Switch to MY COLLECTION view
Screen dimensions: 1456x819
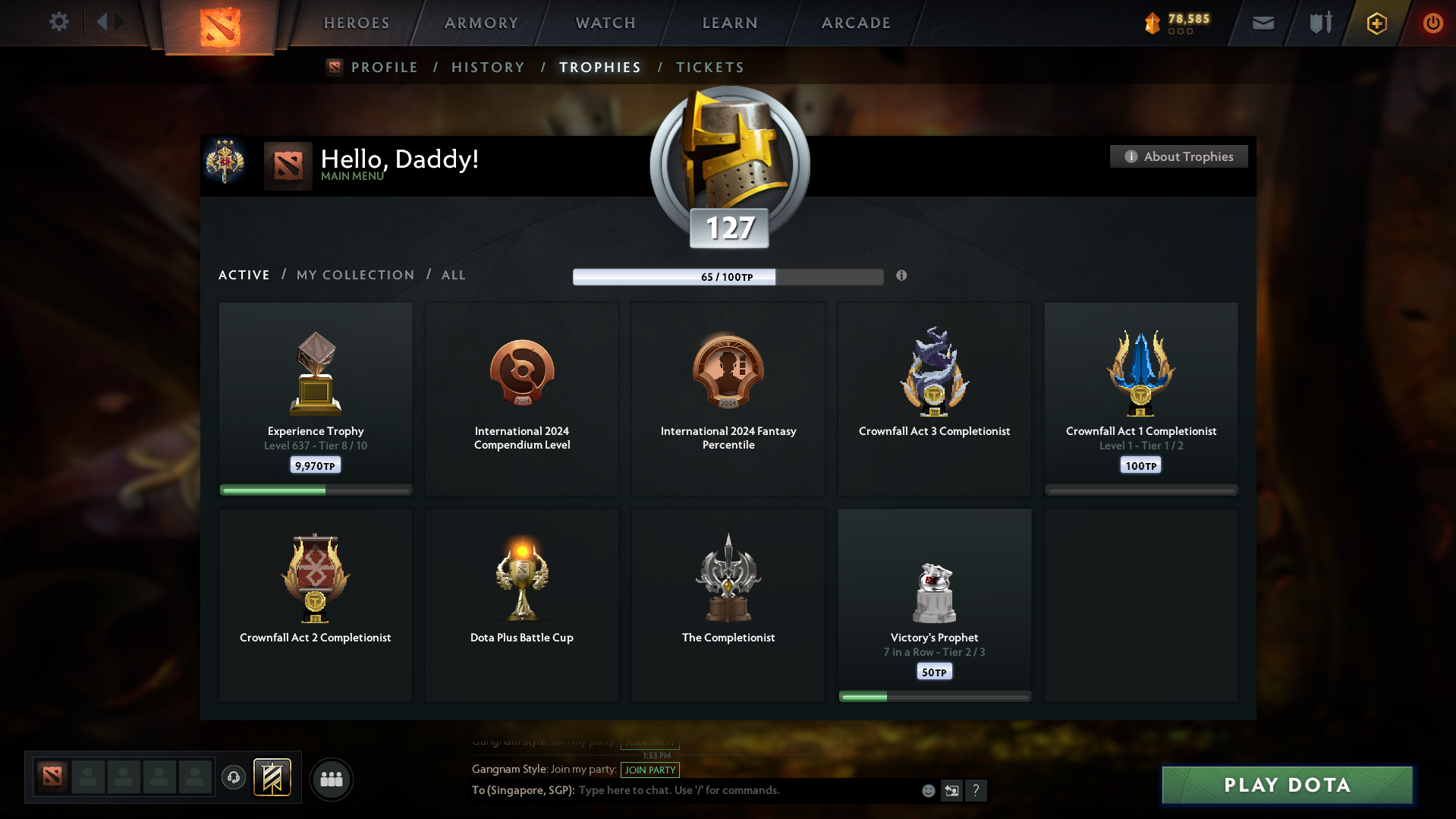coord(354,275)
